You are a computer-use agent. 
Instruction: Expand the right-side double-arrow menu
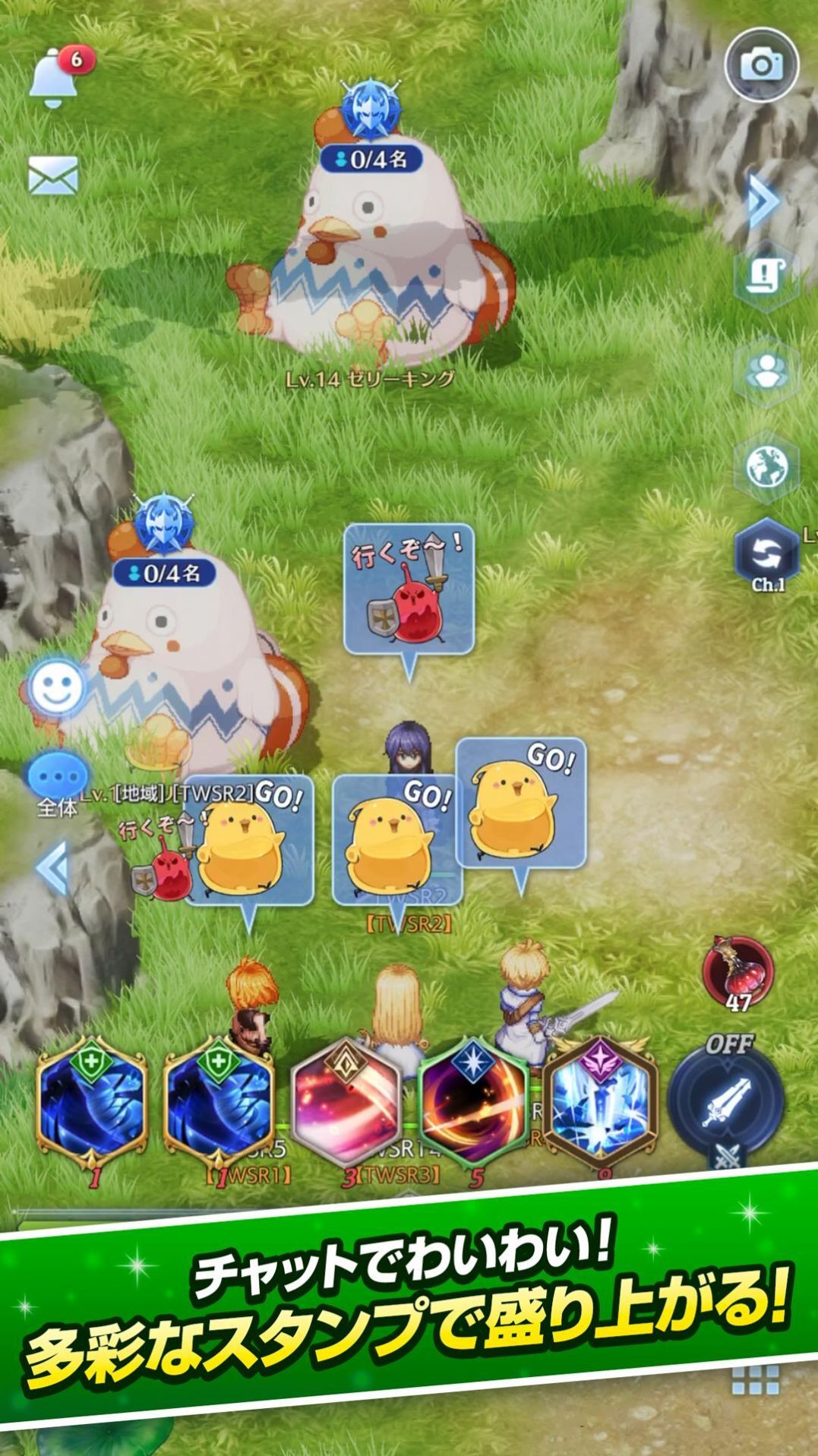tap(763, 201)
